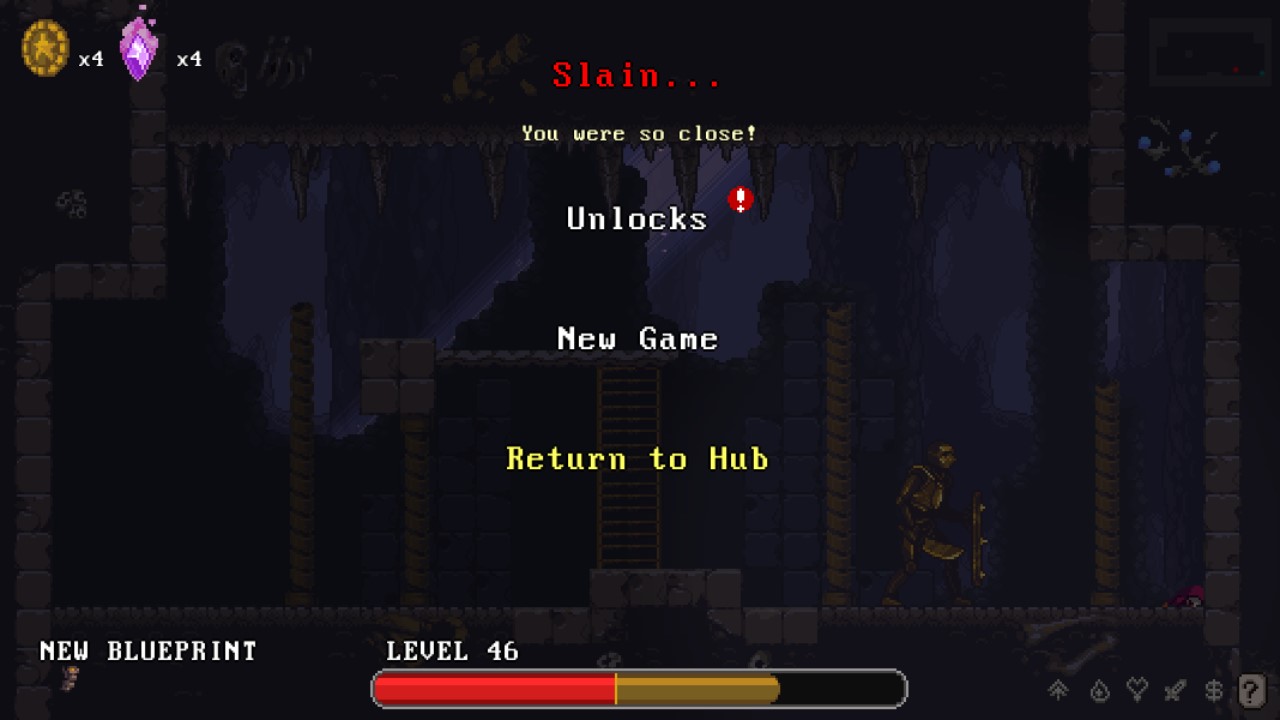Click the NEW BLUEPRINT label
The image size is (1280, 720).
(x=146, y=650)
